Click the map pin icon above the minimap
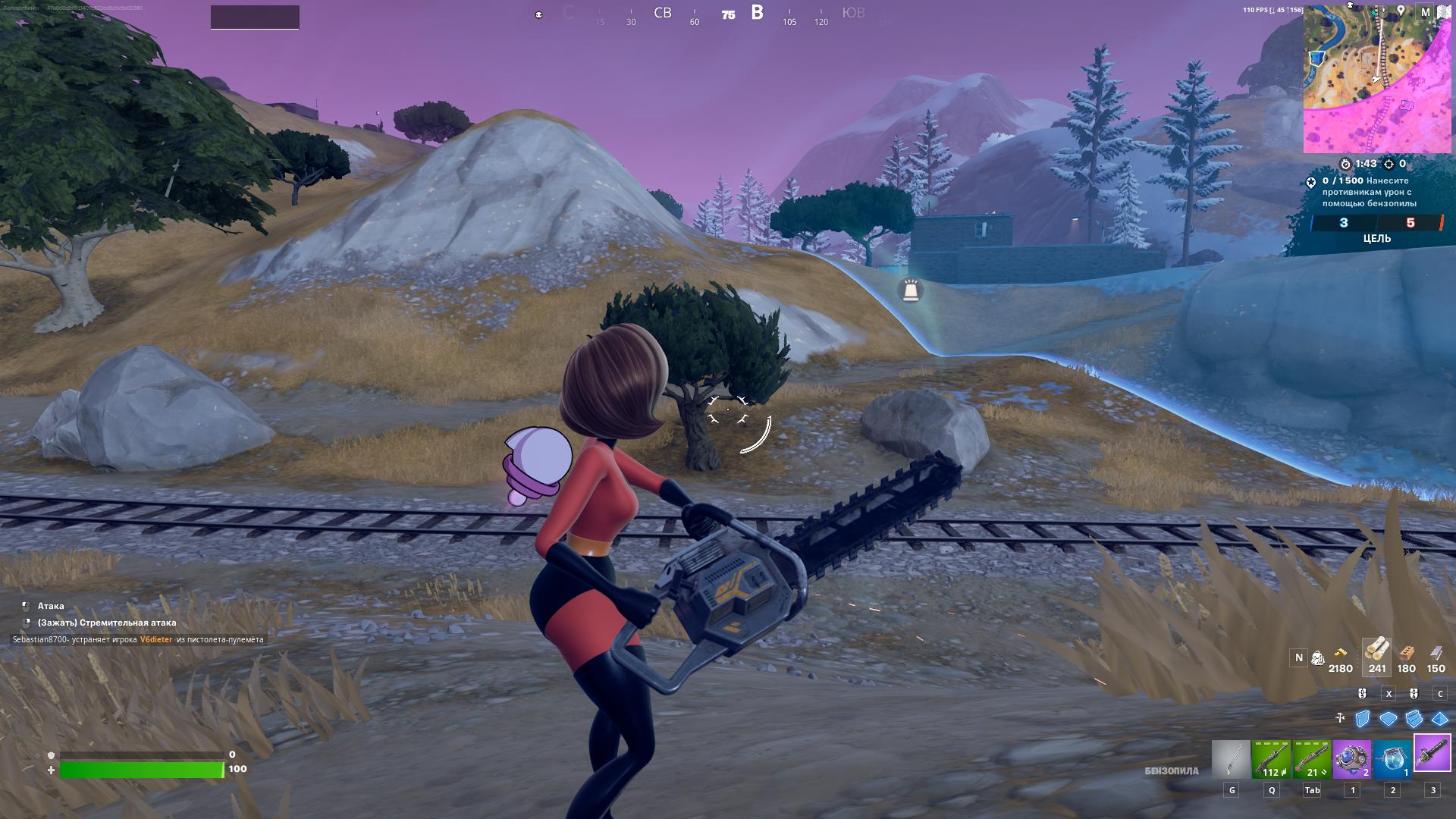 1401,11
